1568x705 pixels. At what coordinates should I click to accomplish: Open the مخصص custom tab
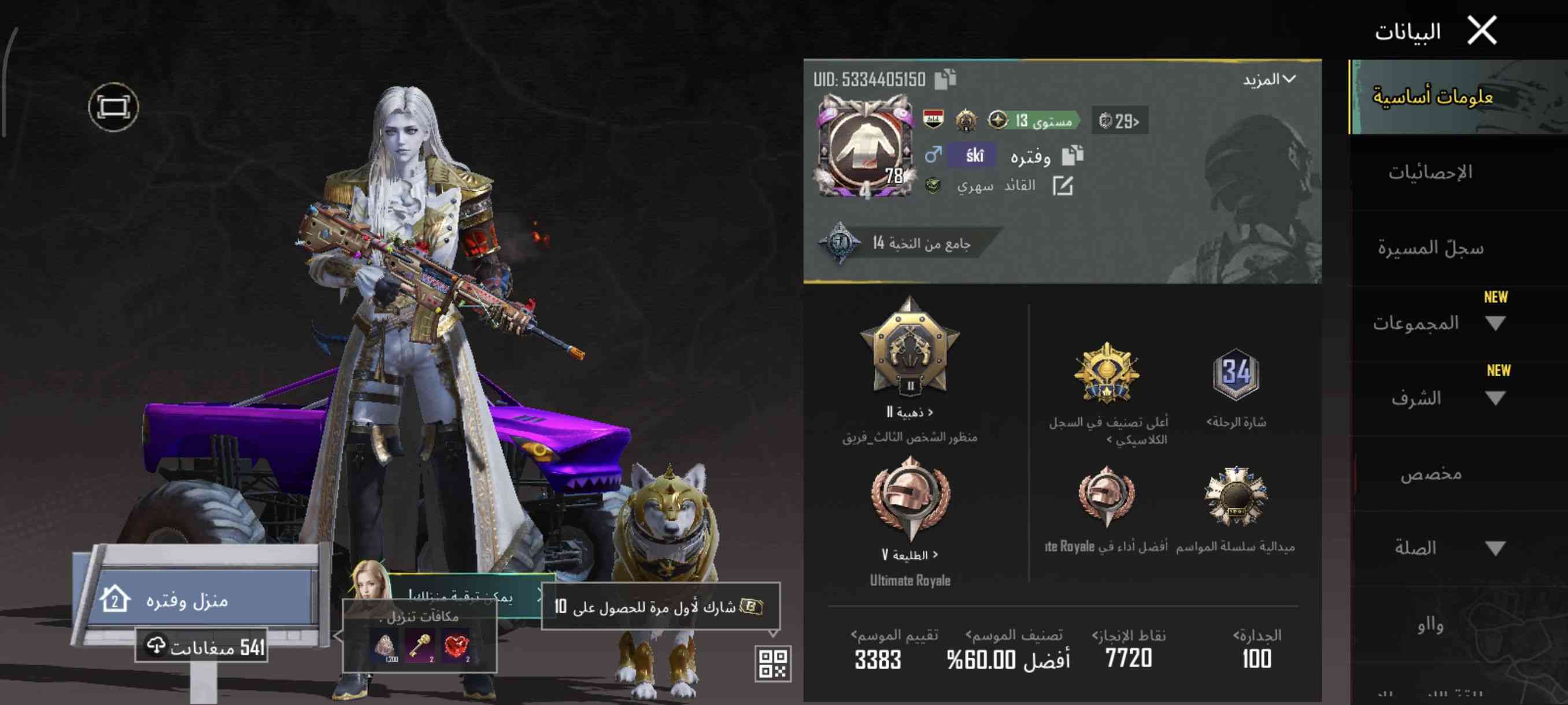pyautogui.click(x=1430, y=474)
